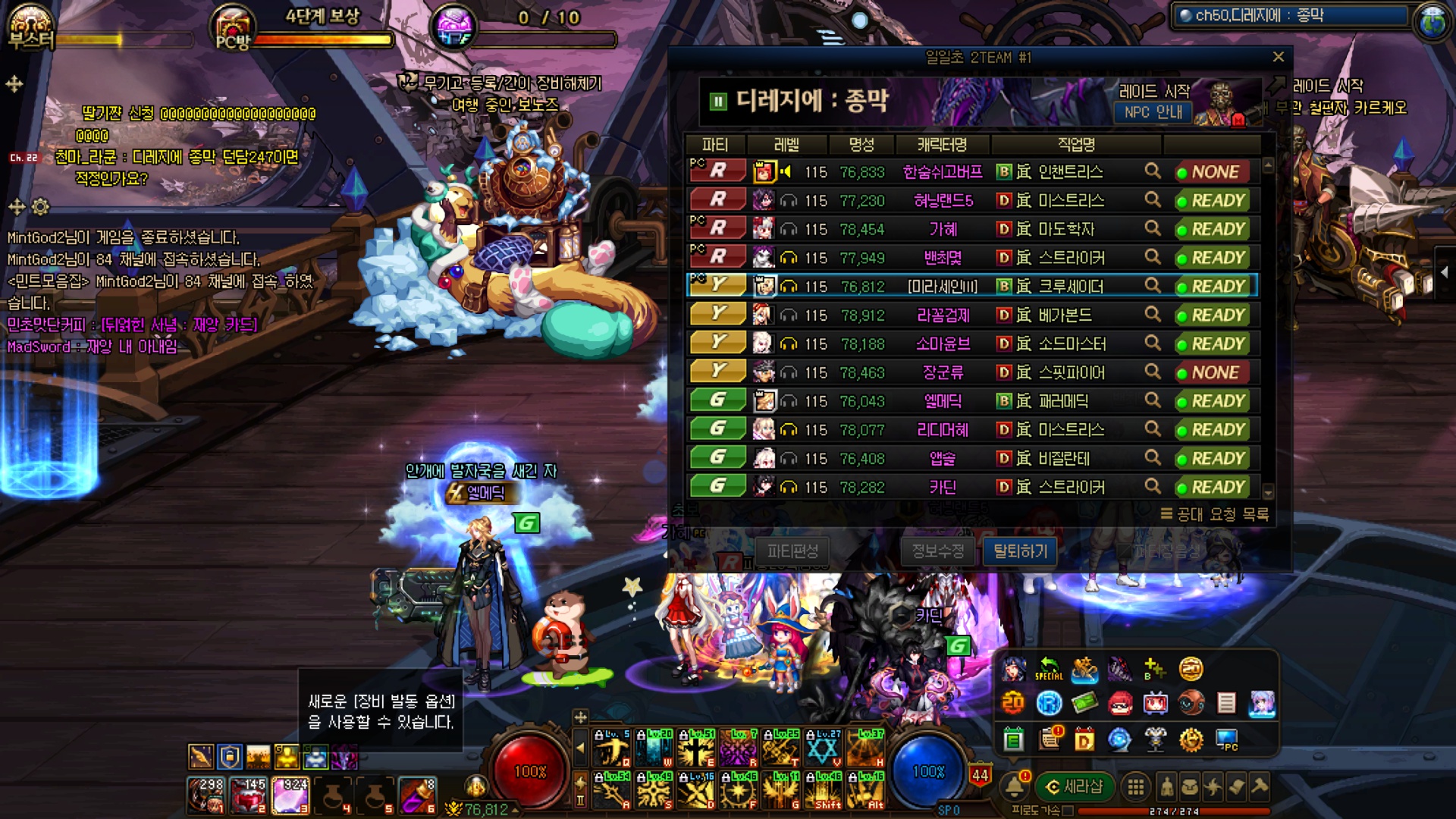
Task: Inspect player 한숨쉬고버프 with the magnifier
Action: click(1152, 171)
